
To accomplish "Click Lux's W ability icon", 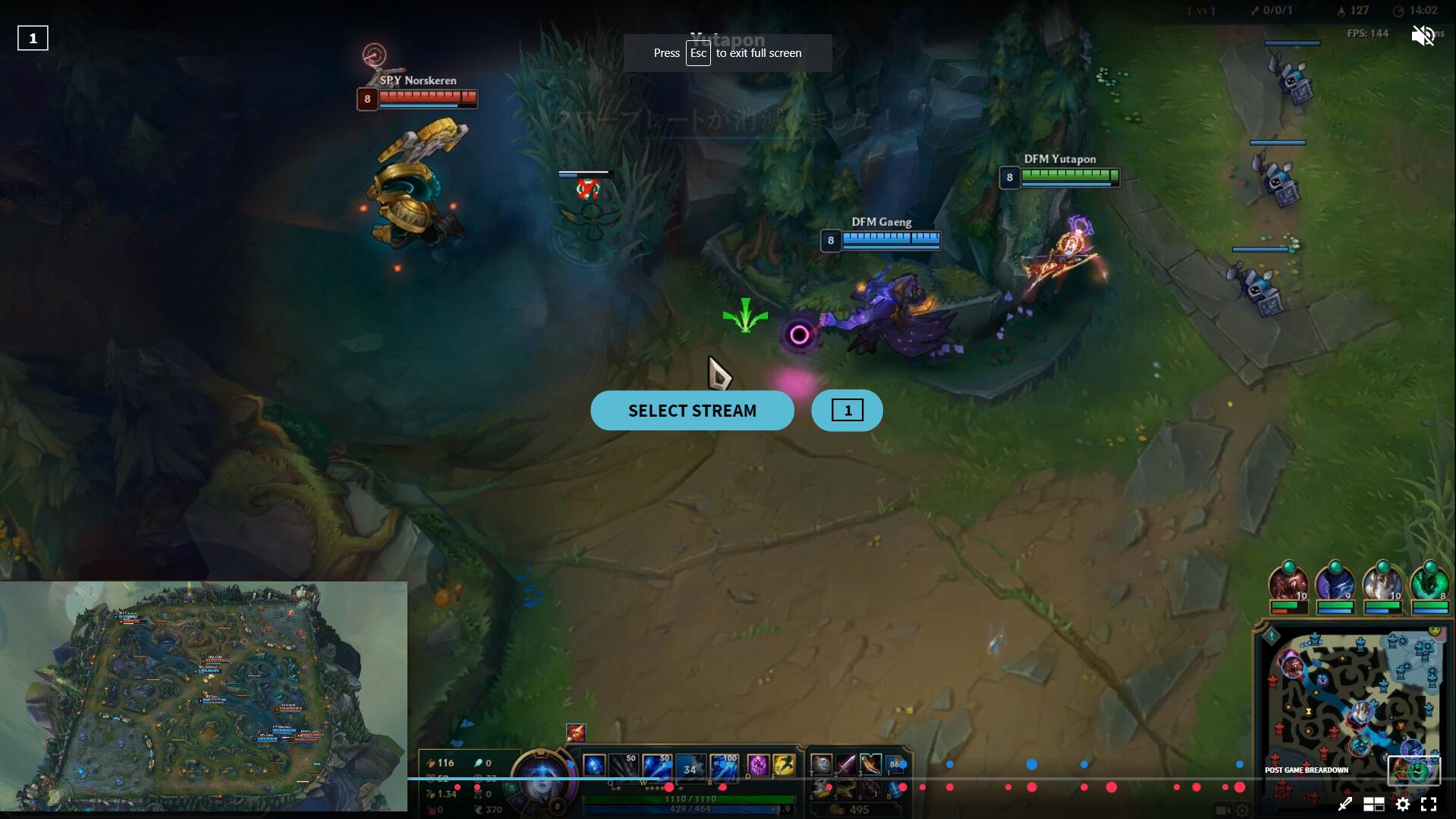I will tap(657, 767).
